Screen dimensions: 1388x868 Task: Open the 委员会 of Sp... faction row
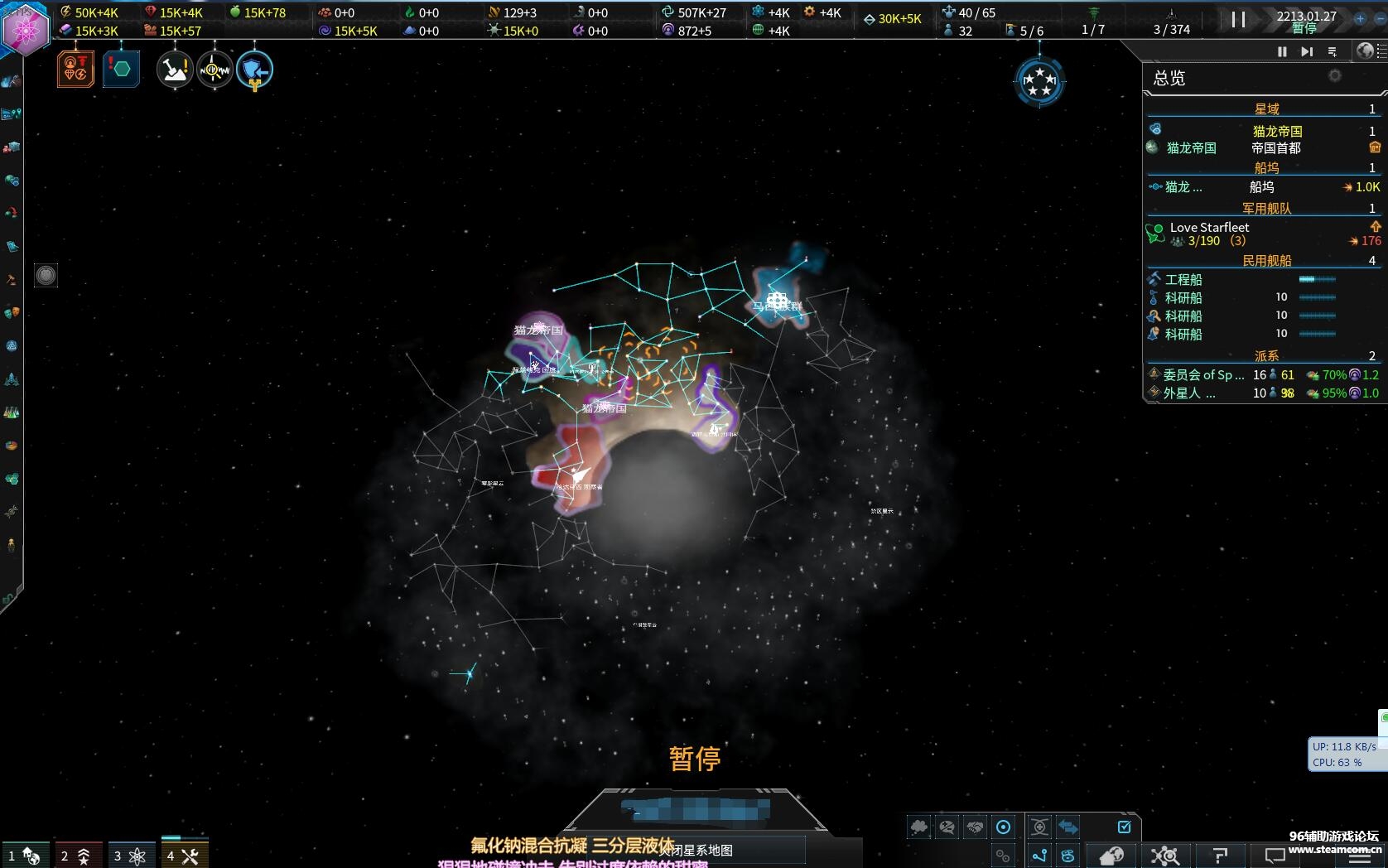click(1203, 375)
